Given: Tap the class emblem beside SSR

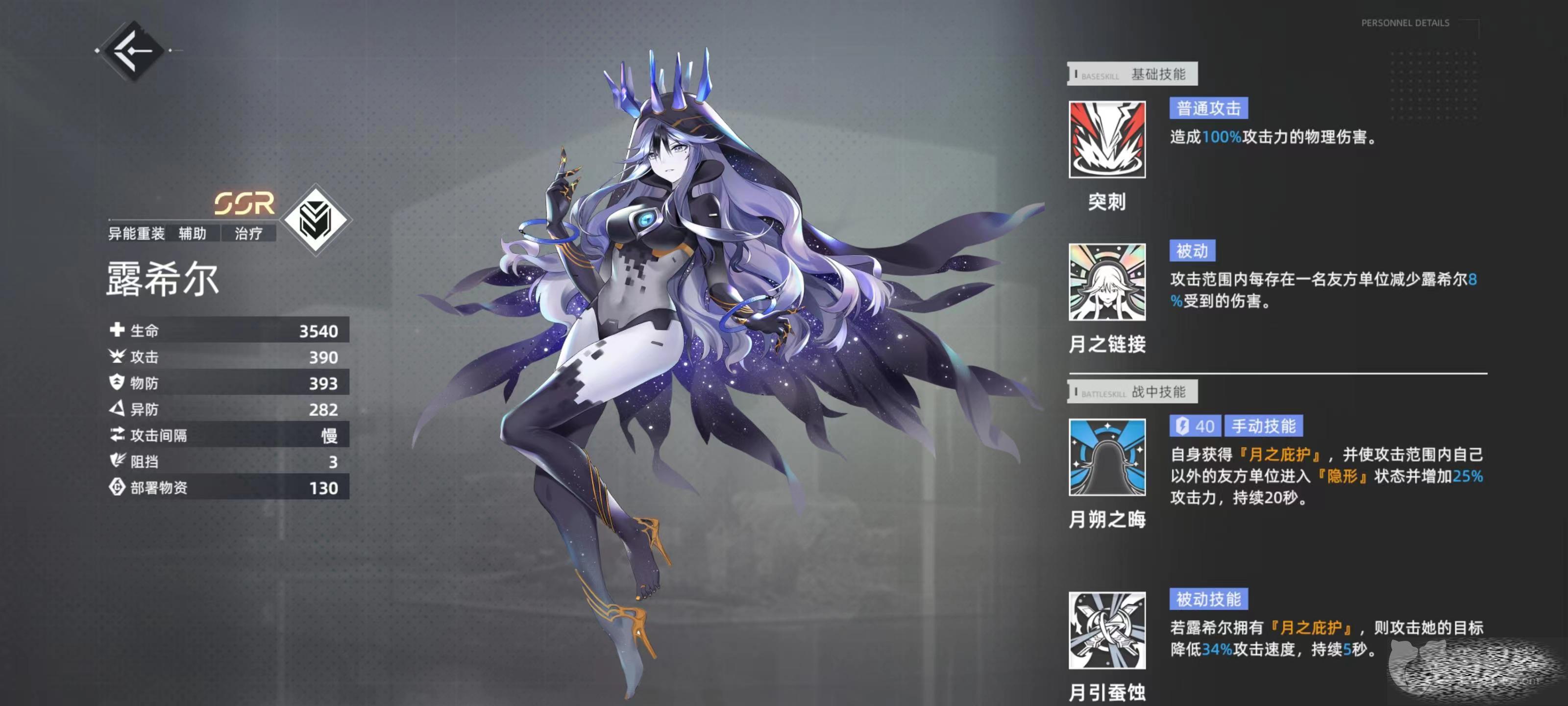Looking at the screenshot, I should tap(315, 220).
